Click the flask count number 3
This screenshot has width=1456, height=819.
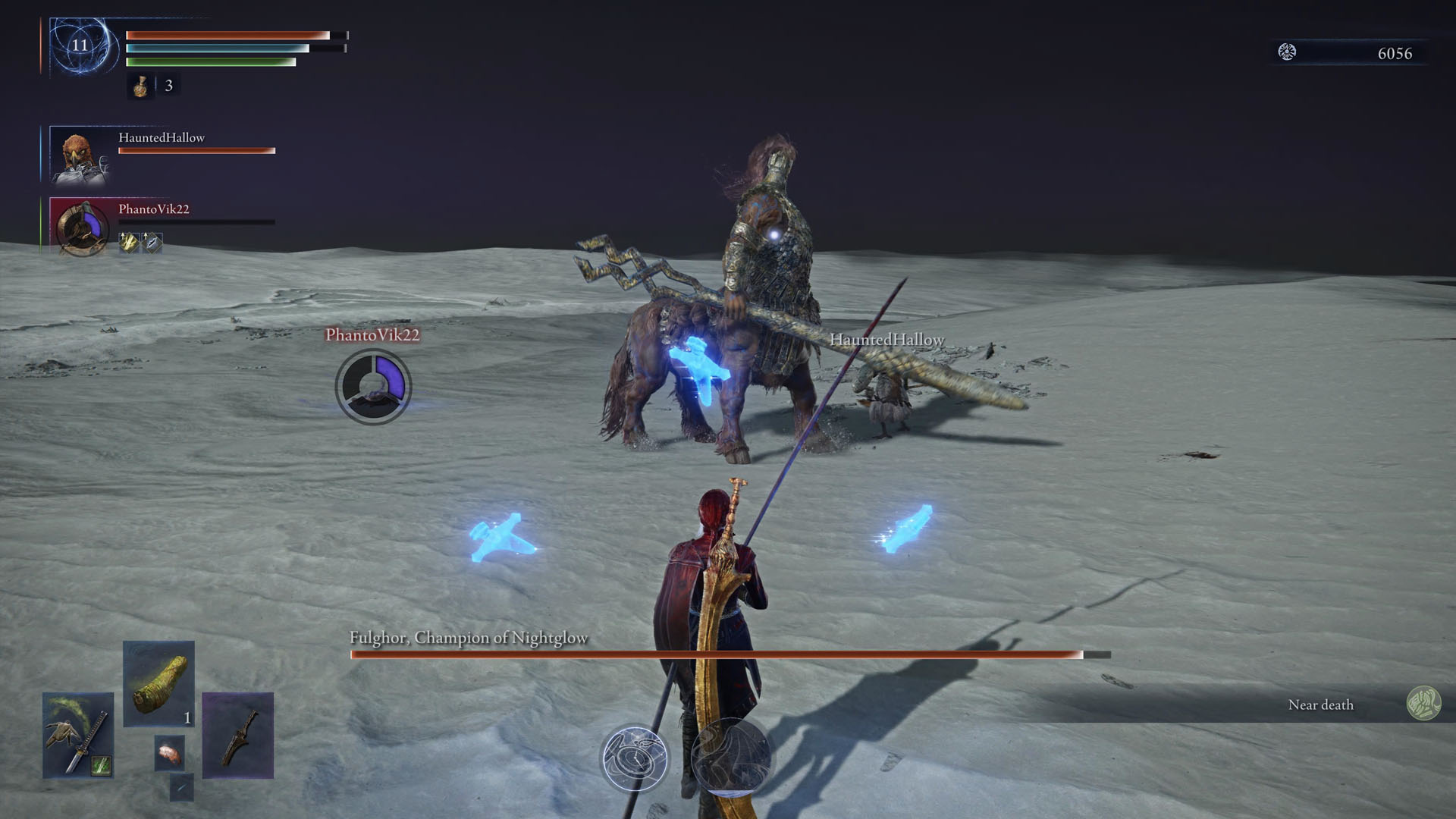pos(168,86)
